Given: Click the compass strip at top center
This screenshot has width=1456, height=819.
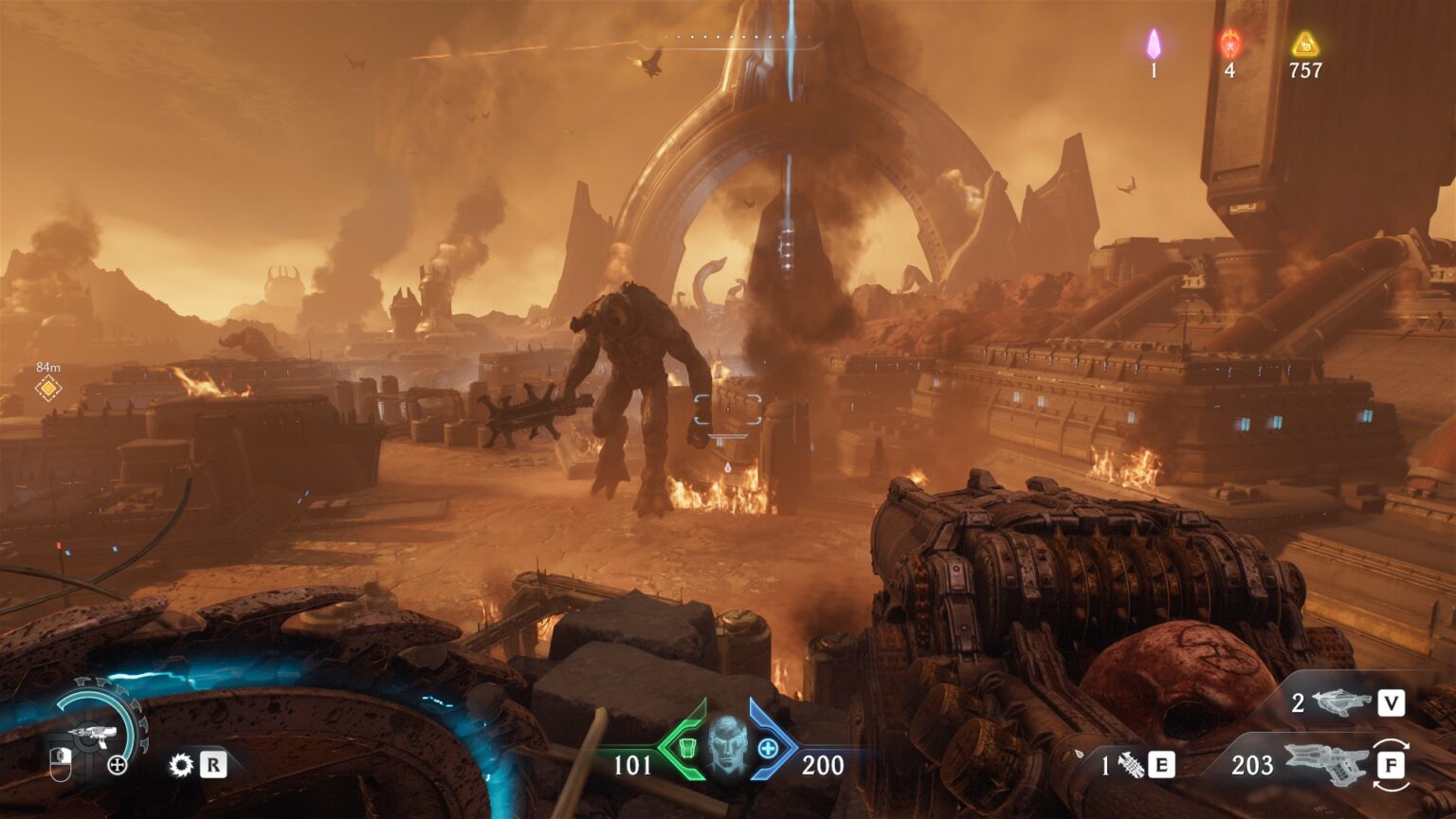Looking at the screenshot, I should pyautogui.click(x=728, y=39).
